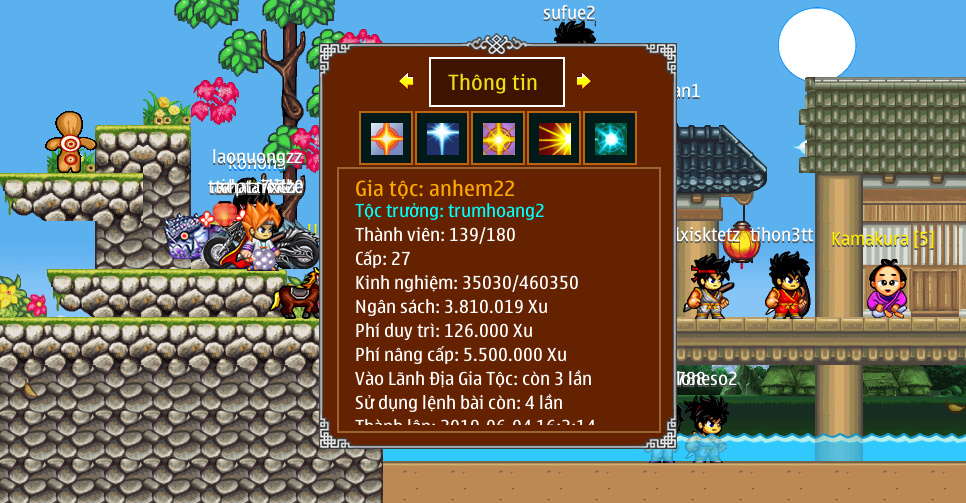Select the orange cross star skill icon
This screenshot has height=503, width=966.
click(385, 138)
